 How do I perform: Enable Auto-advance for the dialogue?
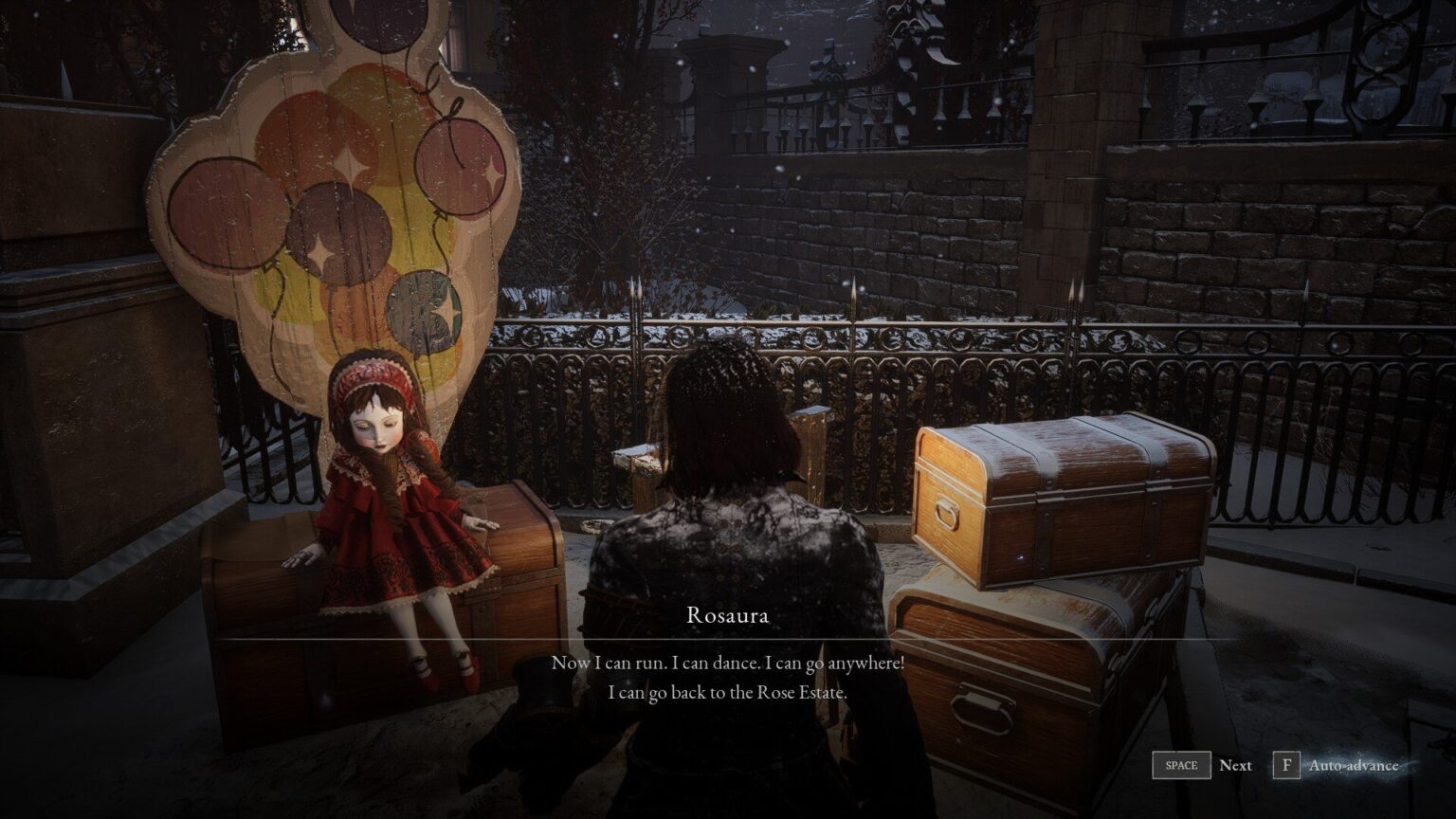click(x=1287, y=765)
